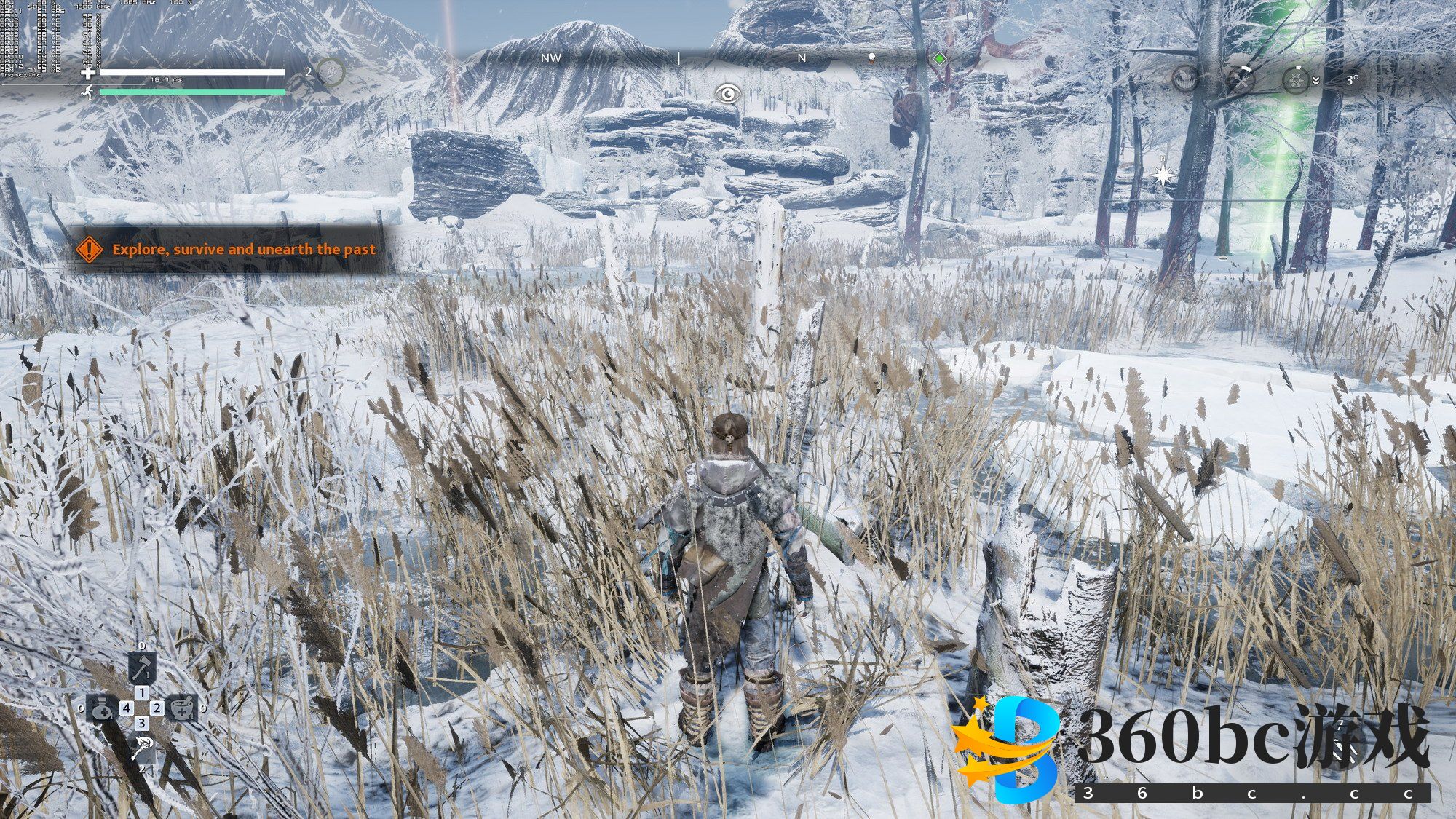Select the axe weapon slot
1456x819 pixels.
click(x=142, y=666)
